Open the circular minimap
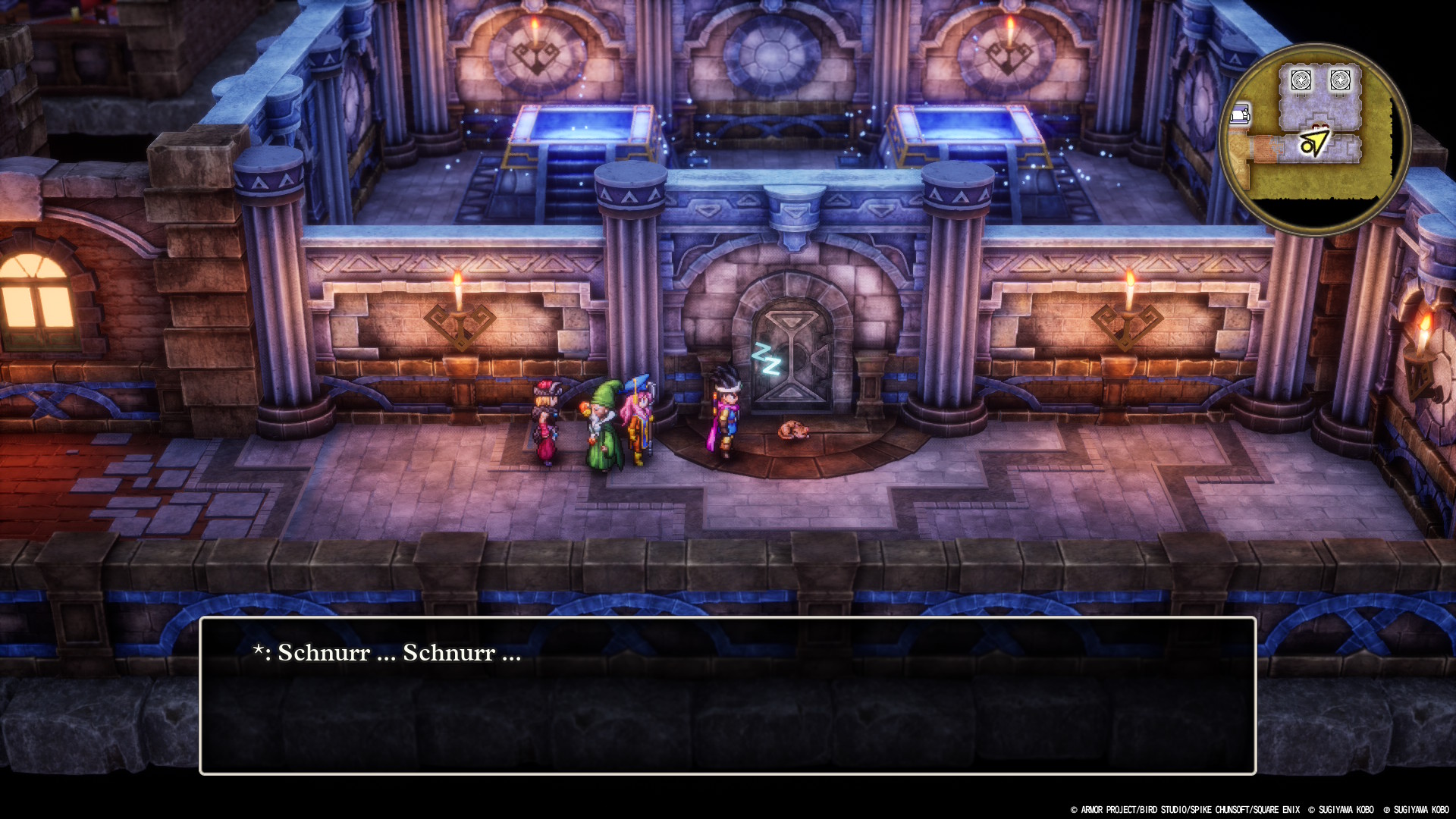The height and width of the screenshot is (819, 1456). [1314, 139]
